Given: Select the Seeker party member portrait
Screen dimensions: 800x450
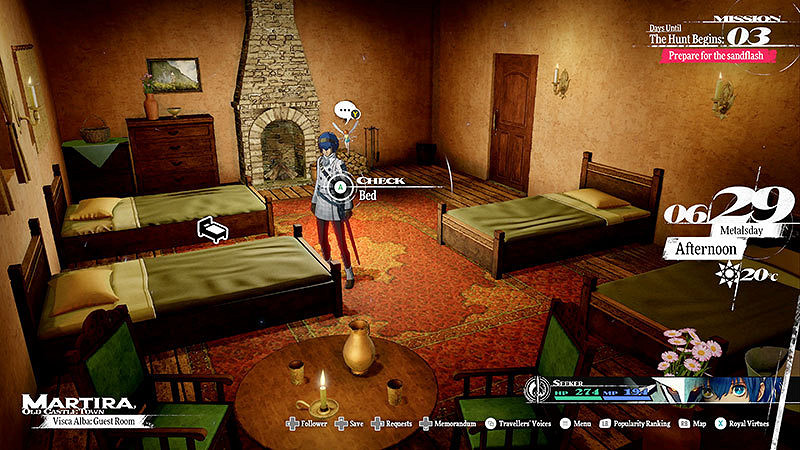Looking at the screenshot, I should pyautogui.click(x=722, y=390).
